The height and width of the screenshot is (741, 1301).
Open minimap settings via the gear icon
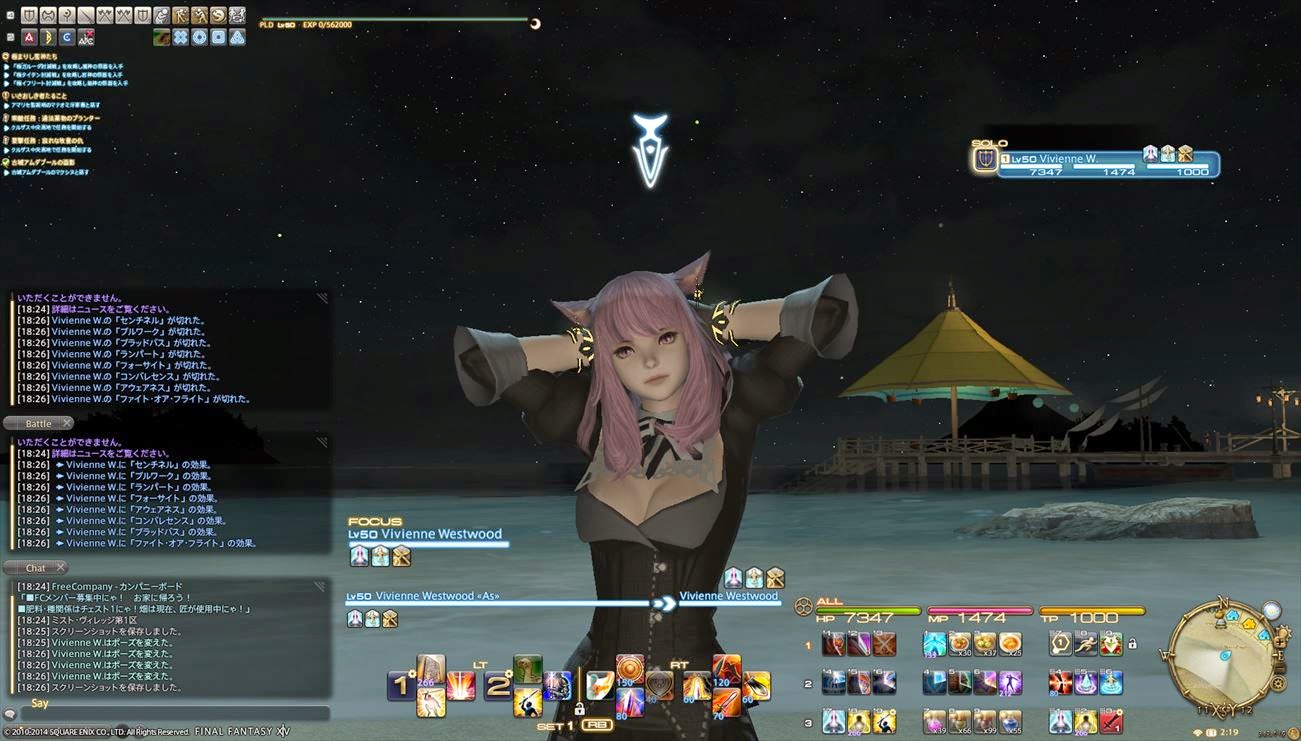point(1279,683)
